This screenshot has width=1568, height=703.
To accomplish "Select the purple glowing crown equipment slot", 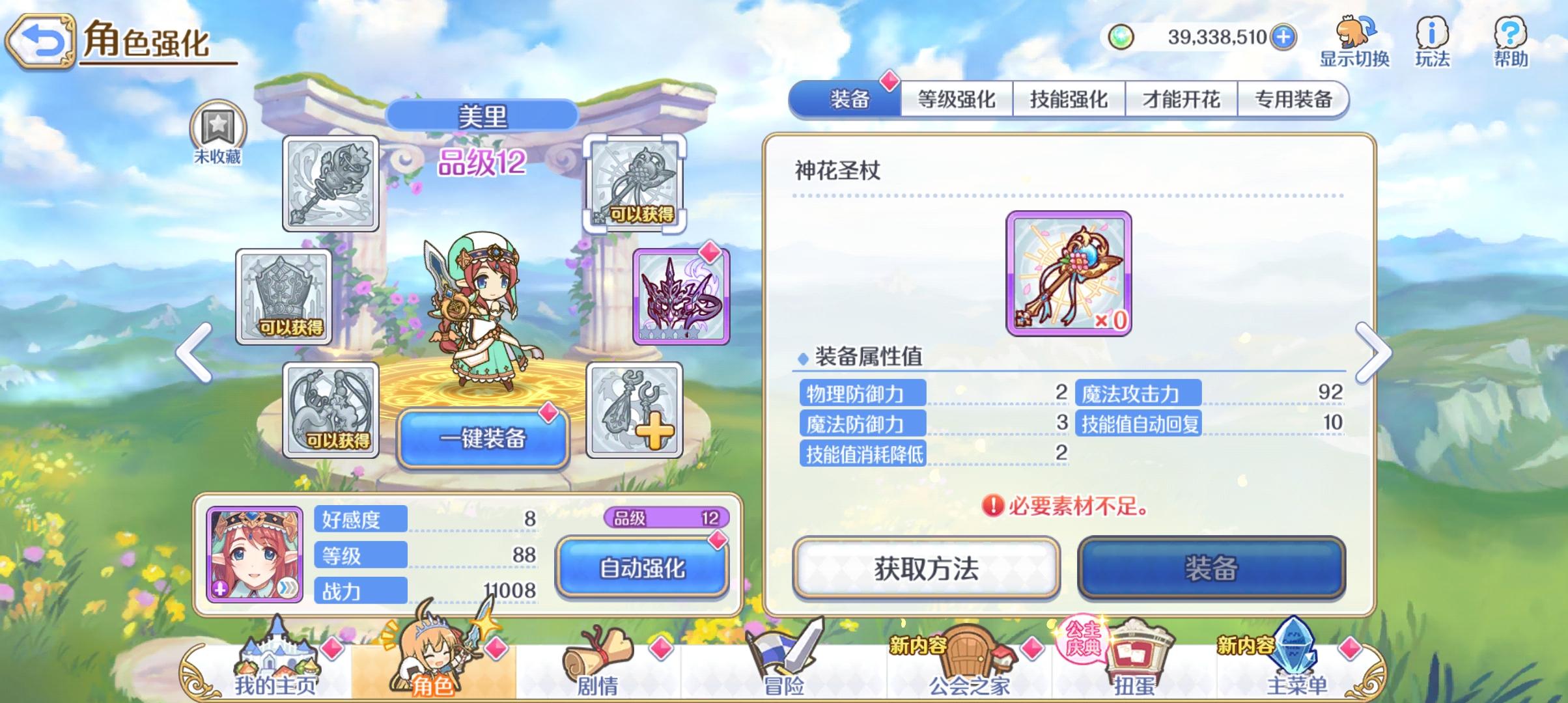I will click(x=680, y=297).
